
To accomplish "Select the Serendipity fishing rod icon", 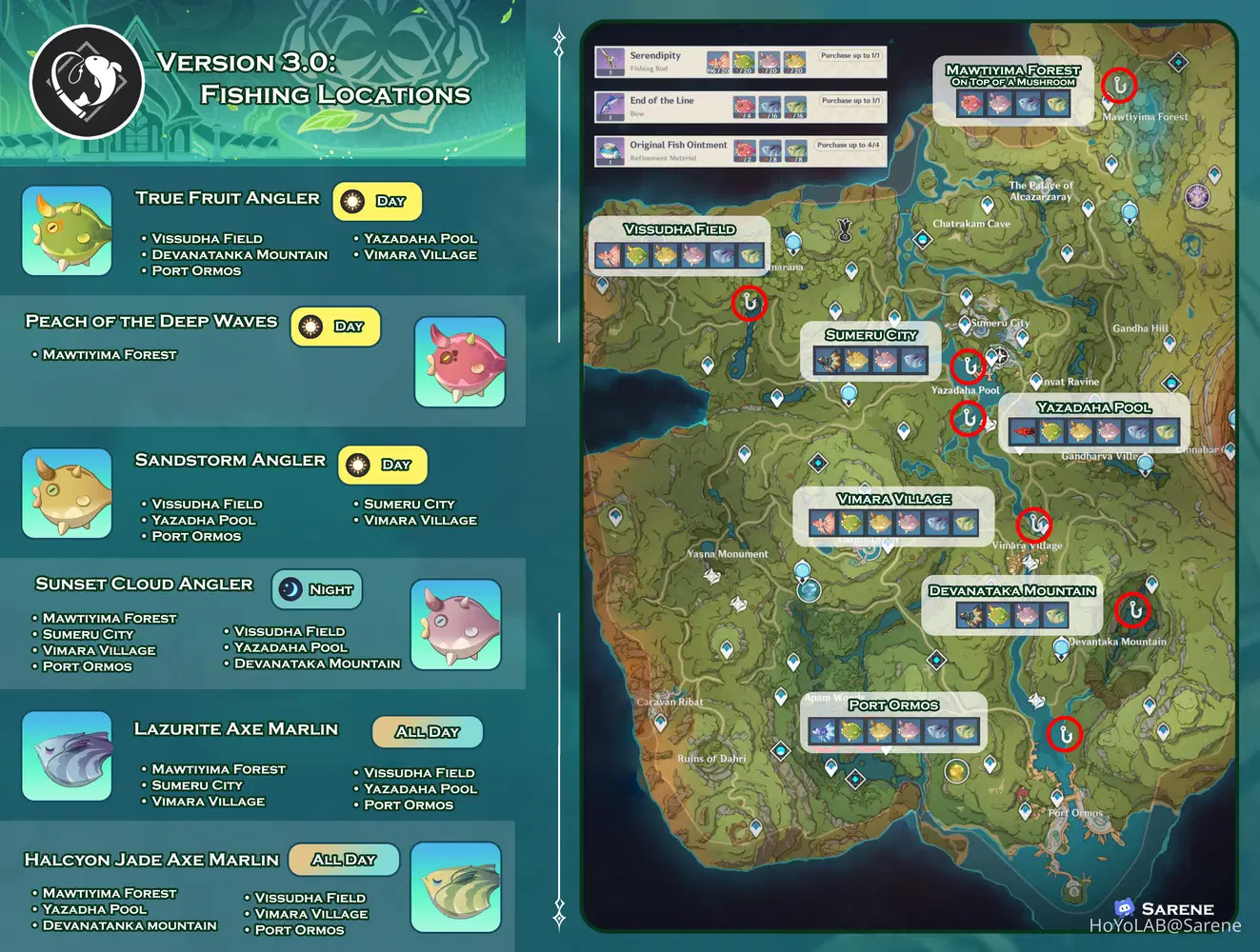I will [609, 61].
